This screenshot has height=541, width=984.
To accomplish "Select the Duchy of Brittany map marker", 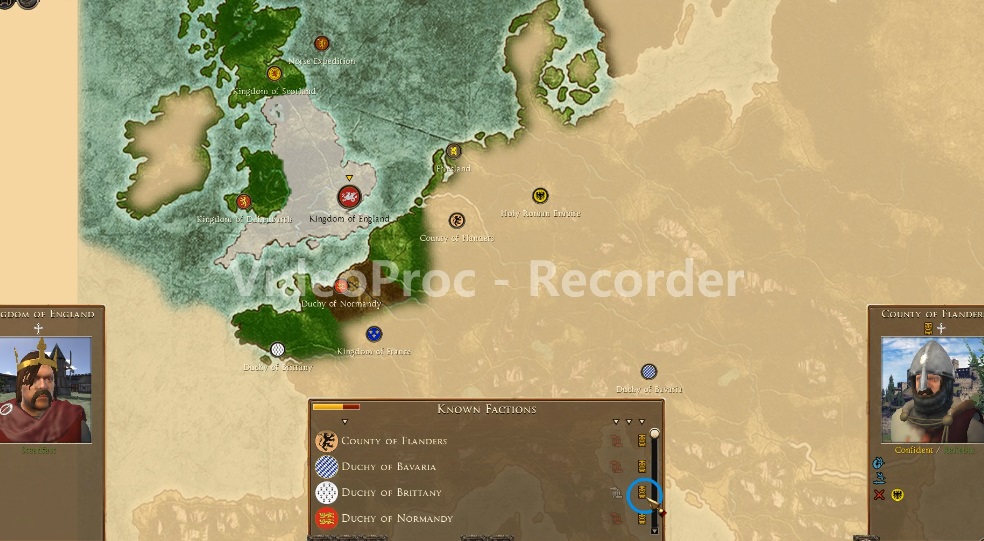I will click(x=278, y=349).
